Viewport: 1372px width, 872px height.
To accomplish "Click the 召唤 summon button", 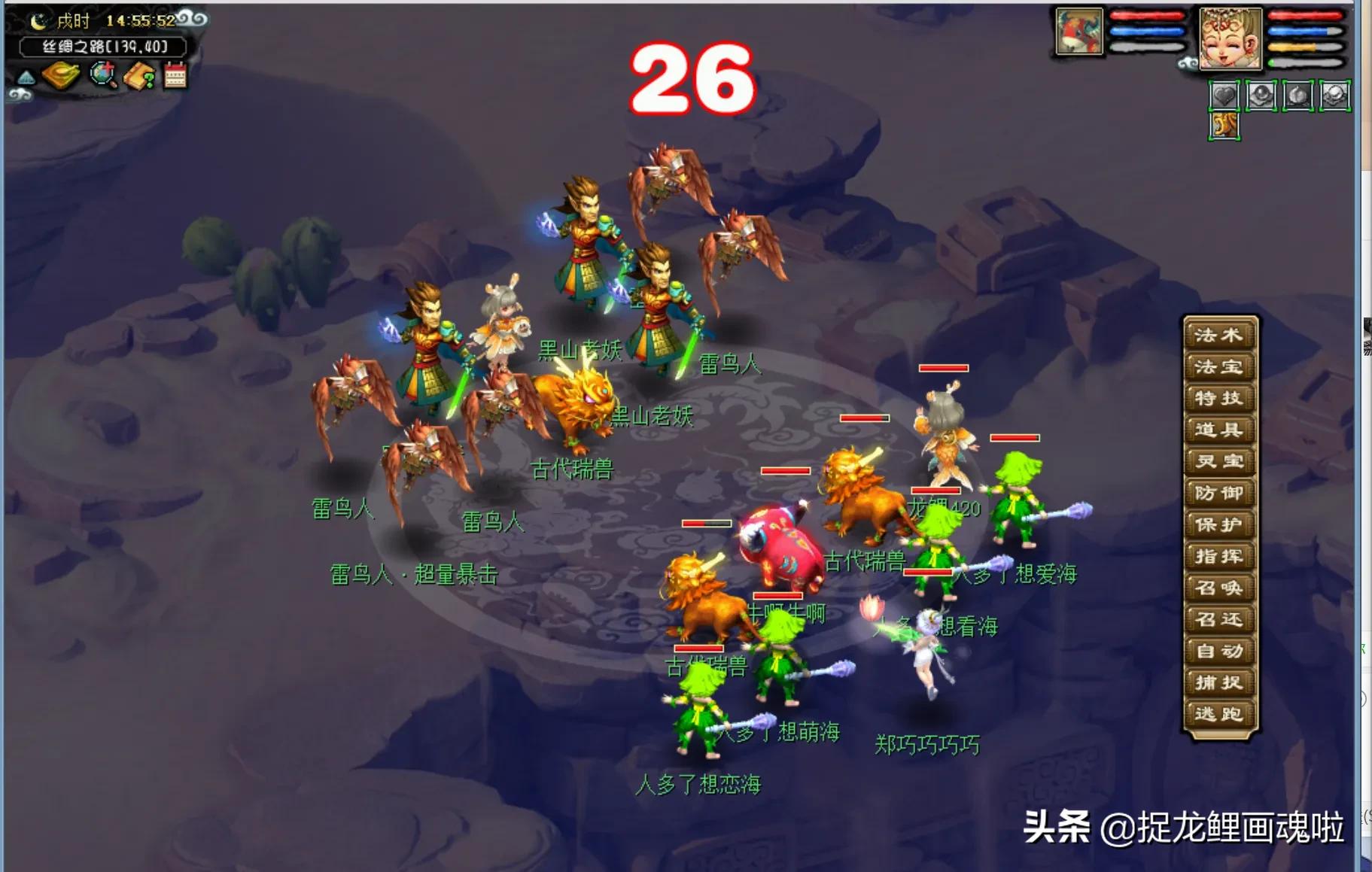I will point(1220,588).
